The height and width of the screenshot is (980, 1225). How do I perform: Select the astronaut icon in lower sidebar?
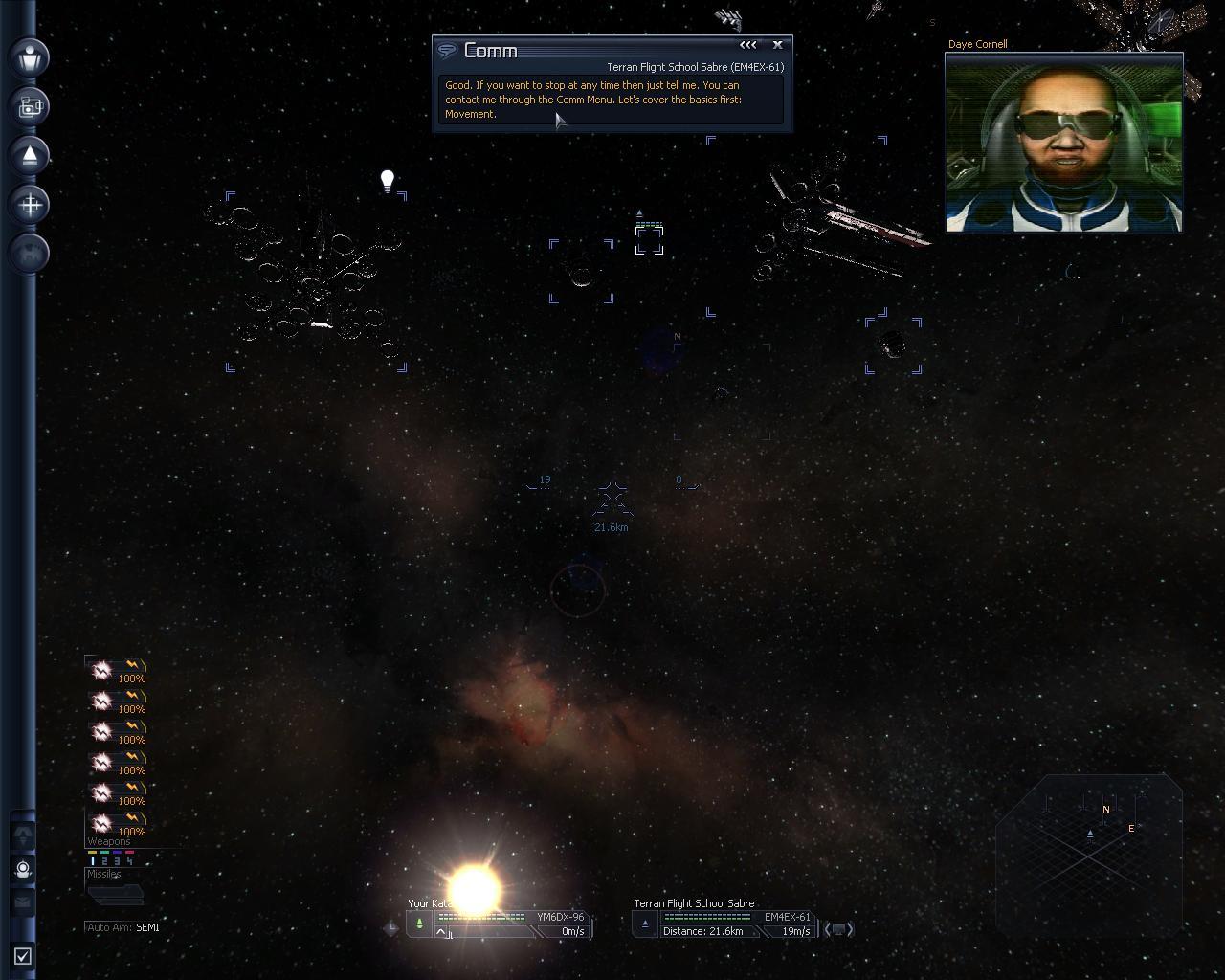(x=24, y=869)
